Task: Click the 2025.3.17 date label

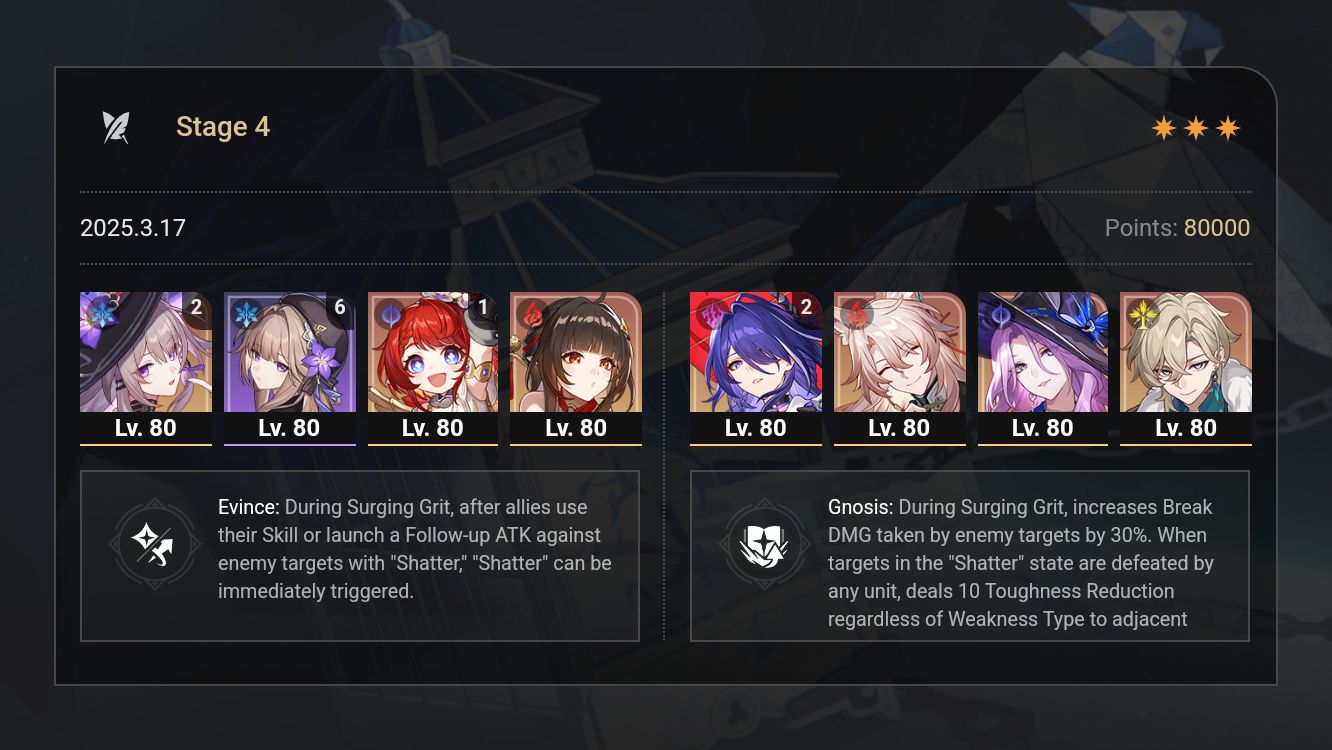Action: pos(132,228)
